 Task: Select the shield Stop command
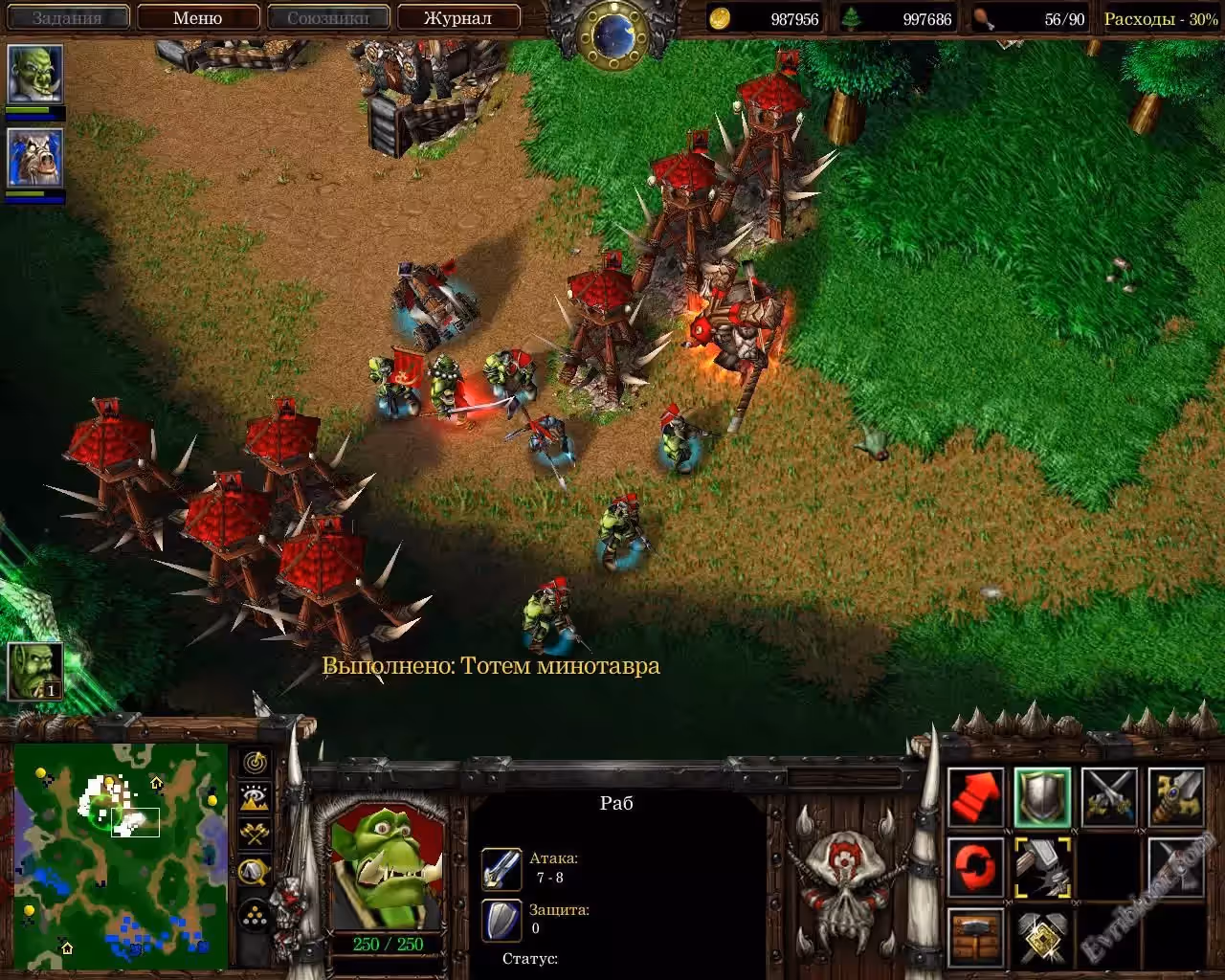pyautogui.click(x=1042, y=796)
